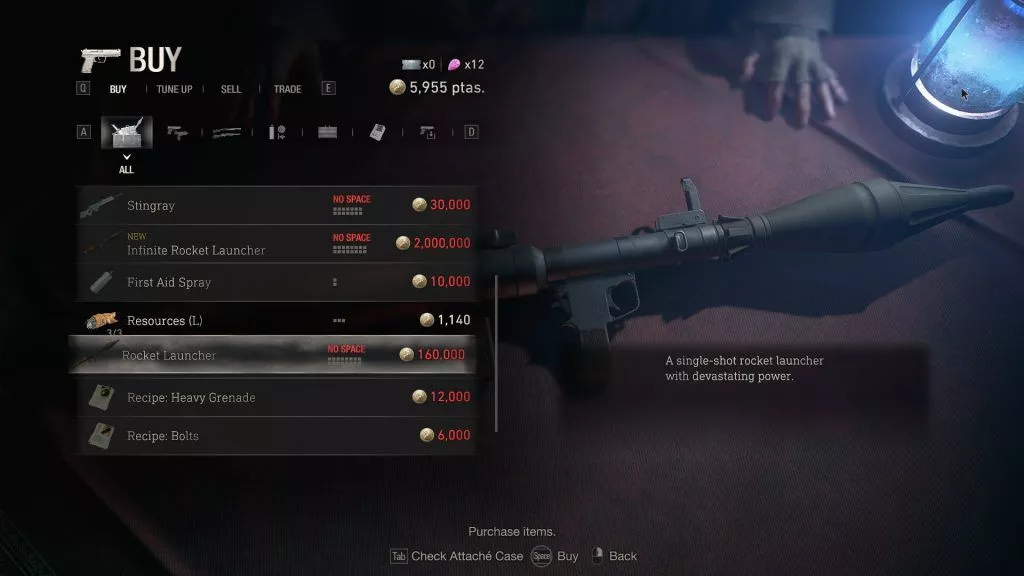Switch to the Tune Up tab

point(174,89)
